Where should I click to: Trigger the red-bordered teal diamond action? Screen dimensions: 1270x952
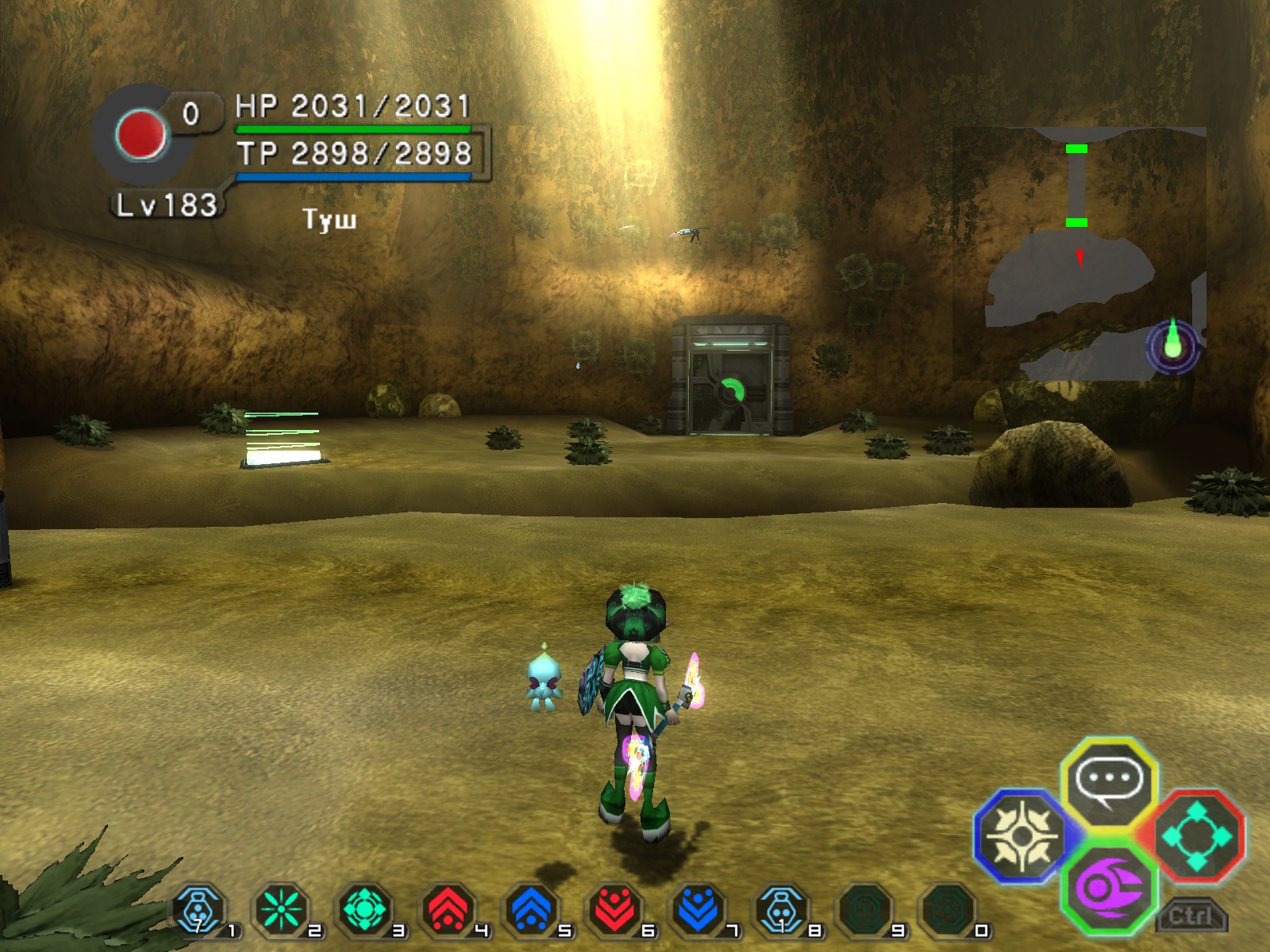[1196, 835]
